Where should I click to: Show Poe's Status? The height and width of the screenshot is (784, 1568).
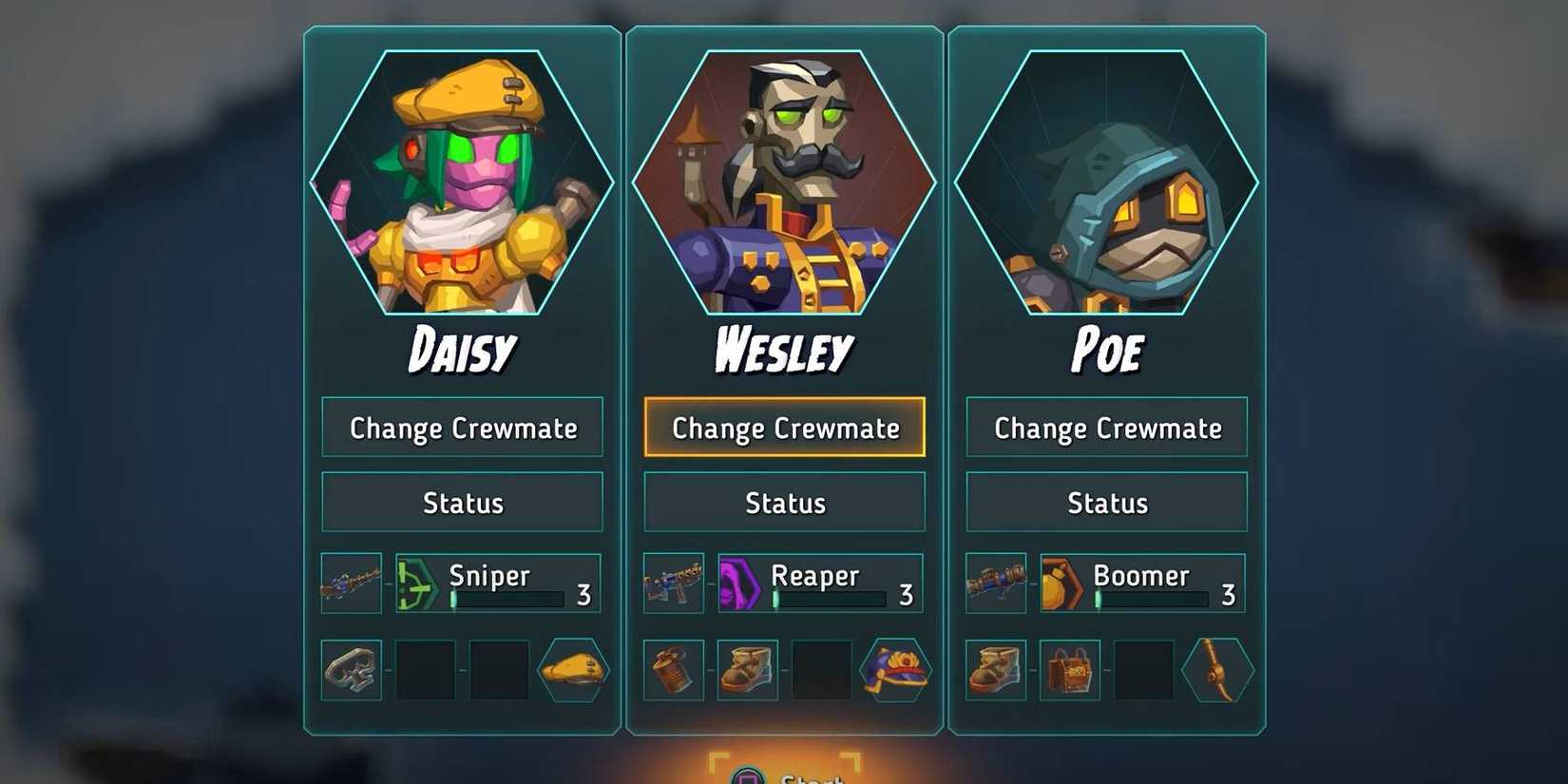click(x=1107, y=503)
